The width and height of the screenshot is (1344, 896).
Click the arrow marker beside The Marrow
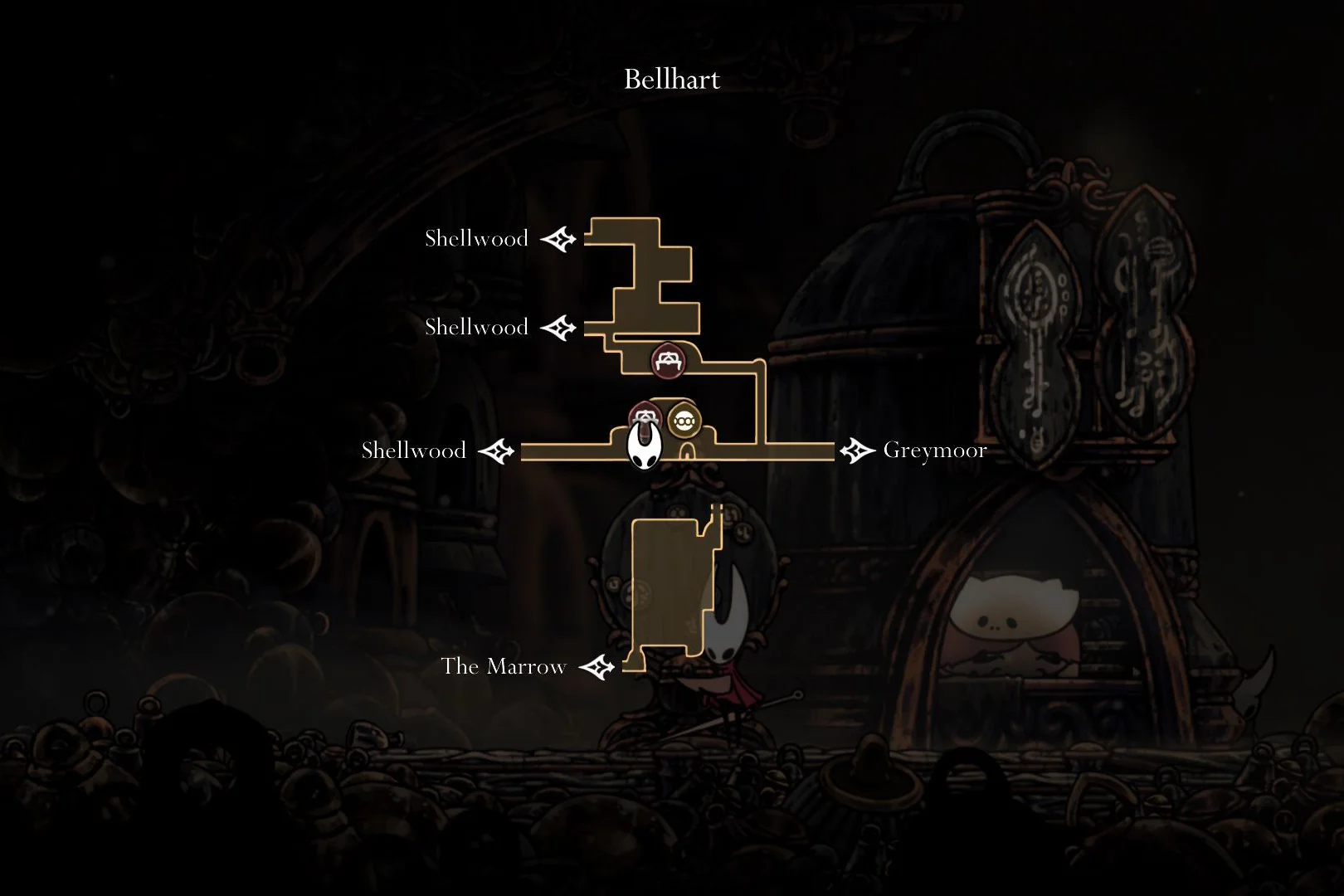click(597, 667)
